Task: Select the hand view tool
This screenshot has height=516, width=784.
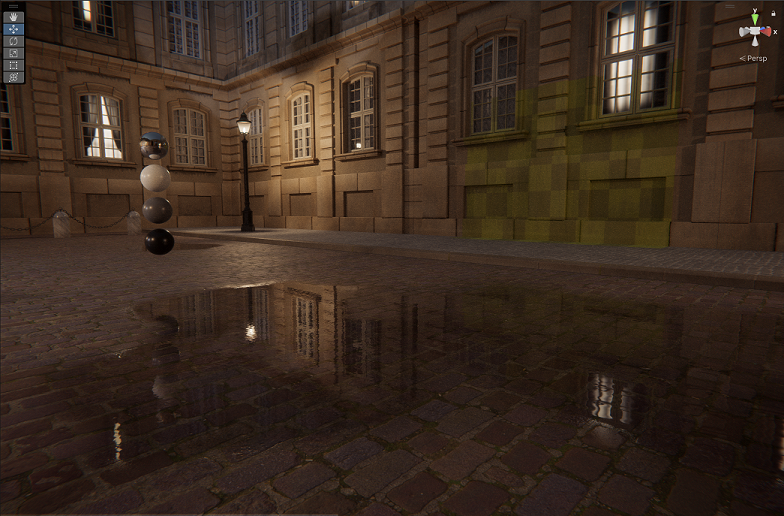Action: coord(14,17)
